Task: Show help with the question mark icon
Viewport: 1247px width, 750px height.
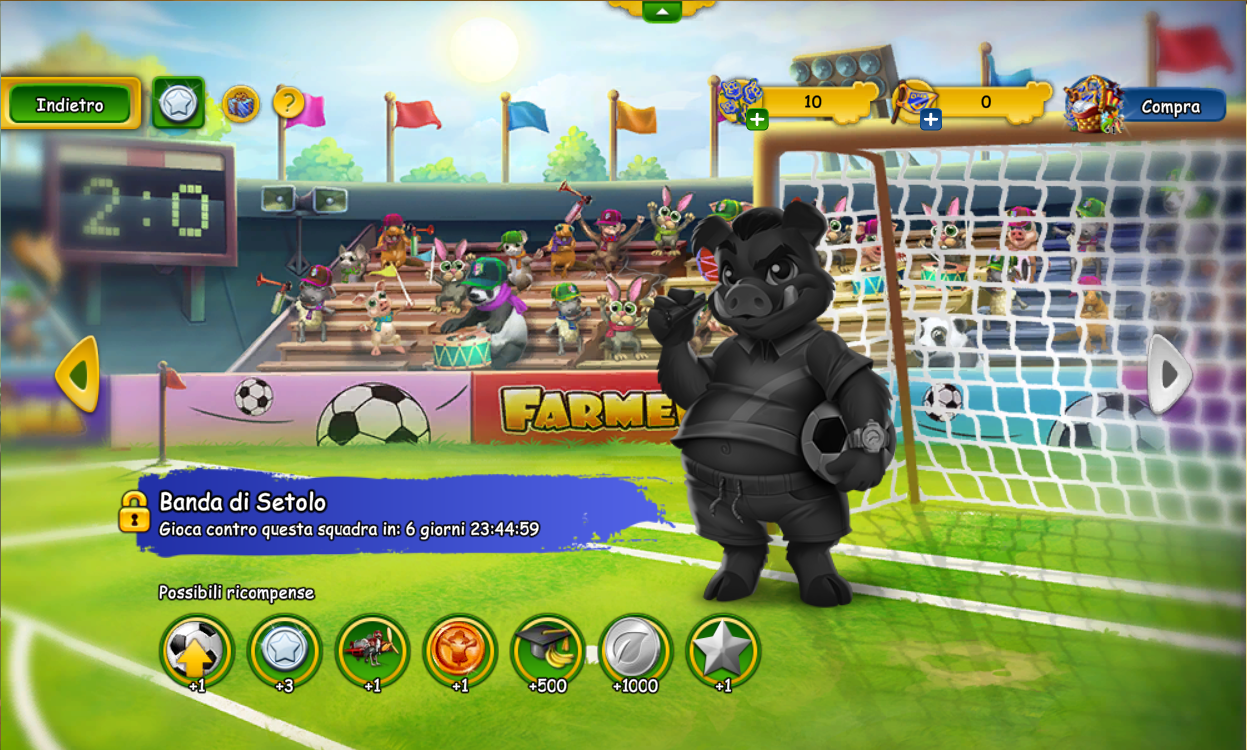Action: click(x=288, y=102)
